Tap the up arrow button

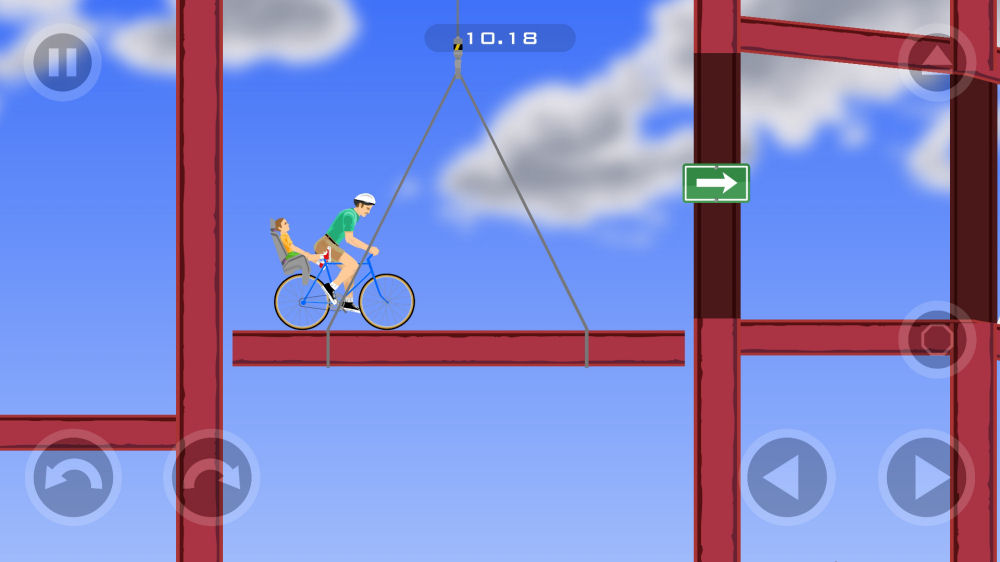tap(937, 62)
